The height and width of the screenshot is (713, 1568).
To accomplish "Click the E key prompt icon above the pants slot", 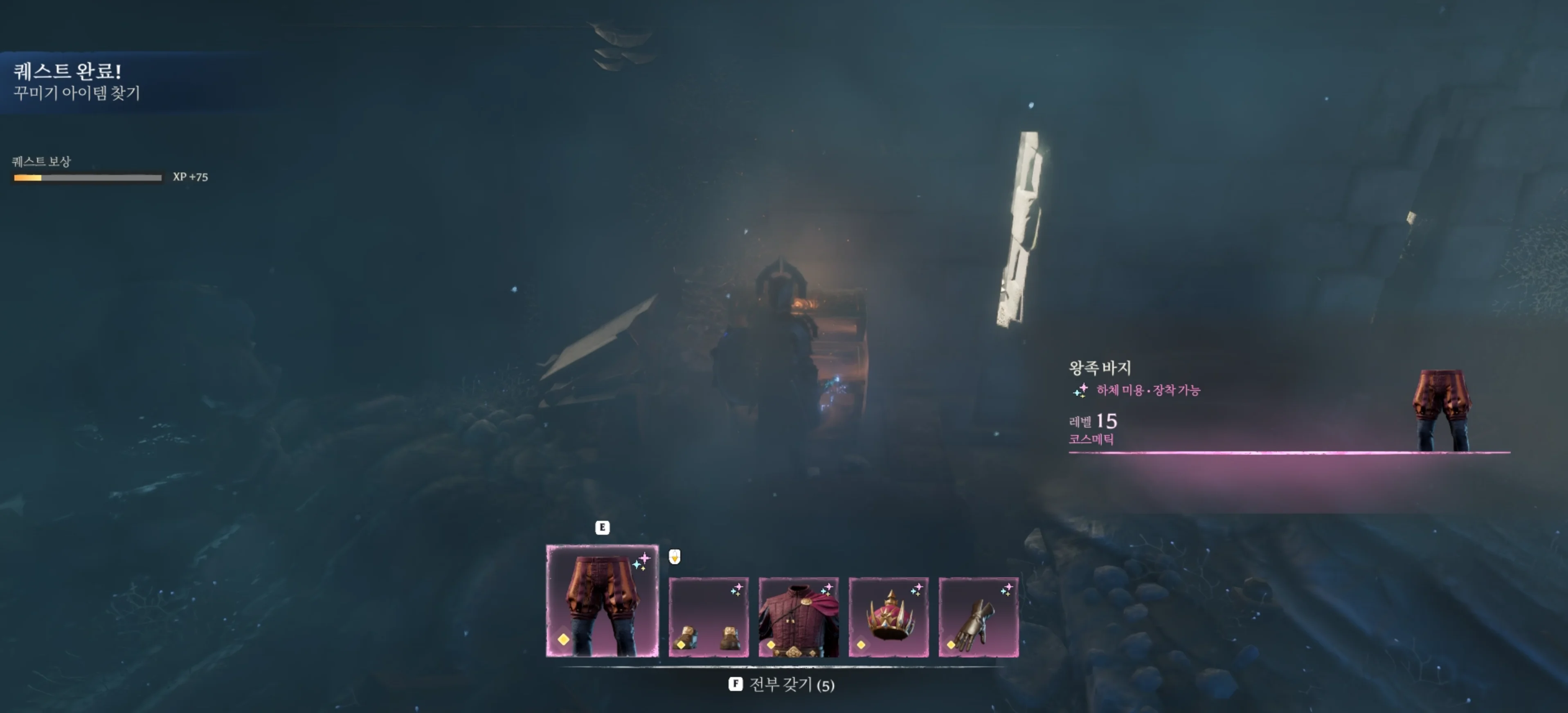I will tap(602, 528).
